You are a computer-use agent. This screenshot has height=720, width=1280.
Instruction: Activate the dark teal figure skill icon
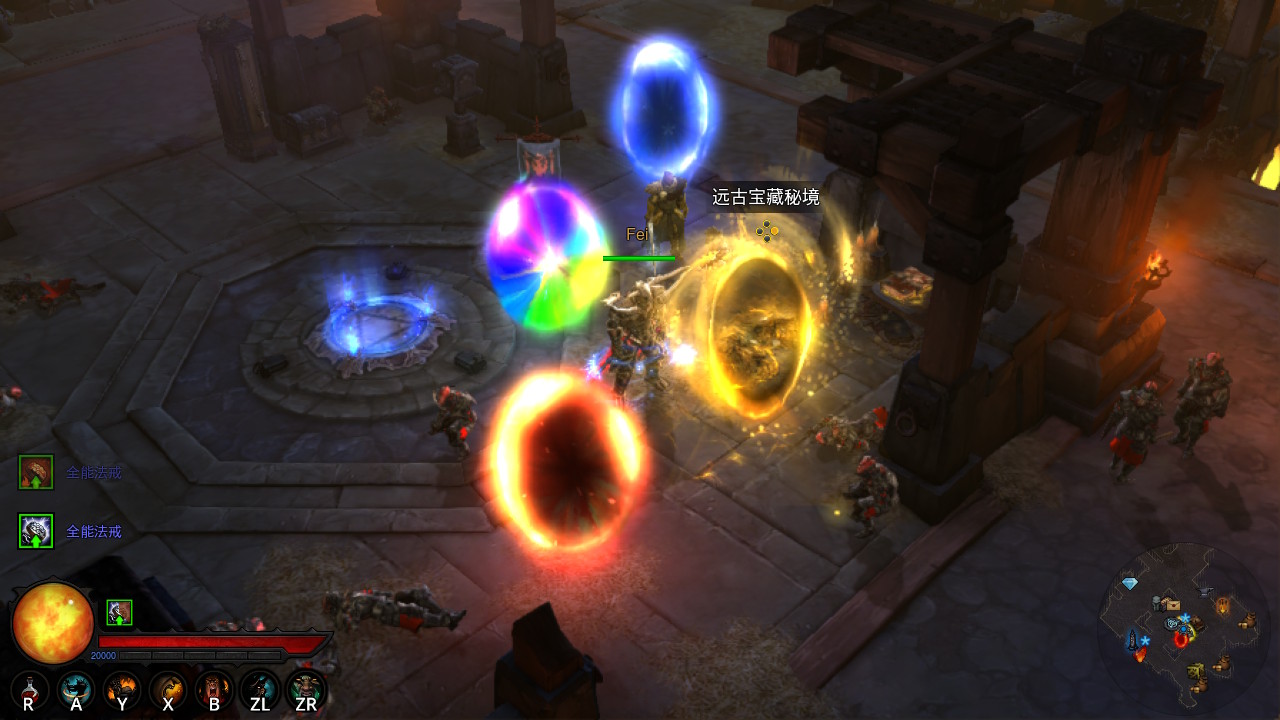(x=260, y=688)
